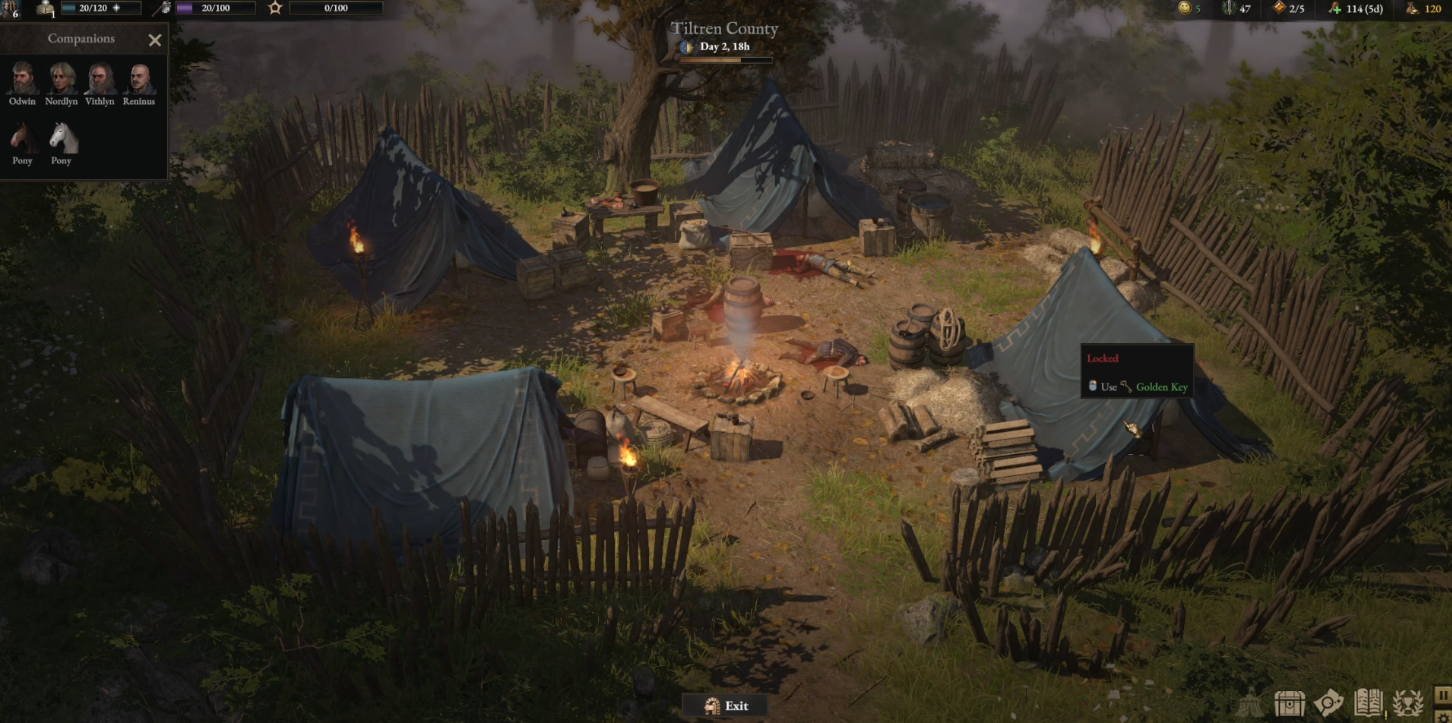Click the sword and laurel icon
1452x723 pixels.
[1229, 8]
